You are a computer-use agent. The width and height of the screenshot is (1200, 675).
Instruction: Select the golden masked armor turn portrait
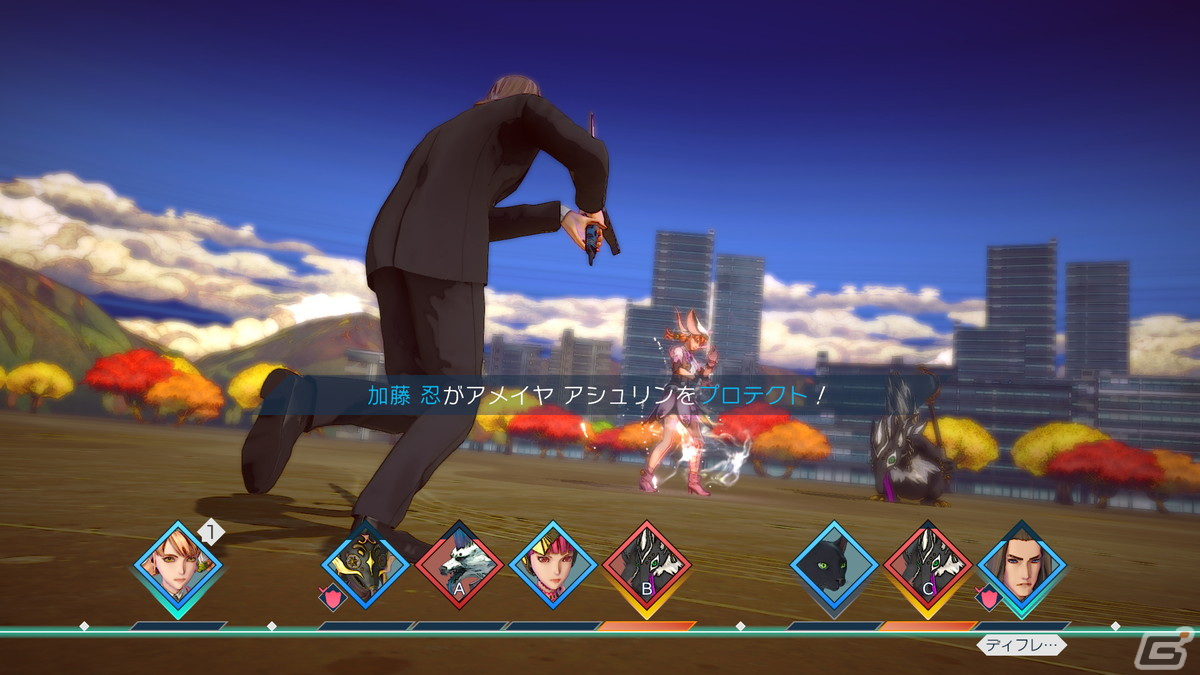(x=365, y=566)
